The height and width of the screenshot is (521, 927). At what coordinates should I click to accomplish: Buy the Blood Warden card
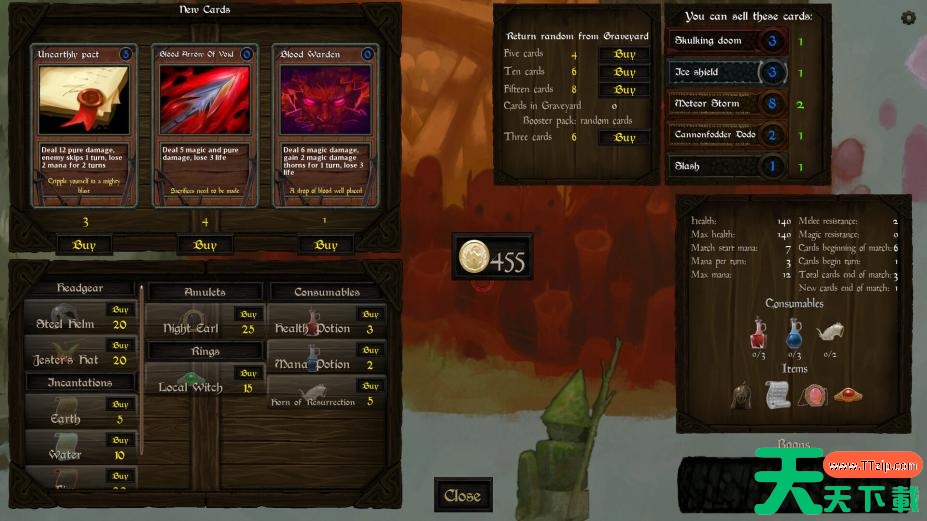click(326, 245)
